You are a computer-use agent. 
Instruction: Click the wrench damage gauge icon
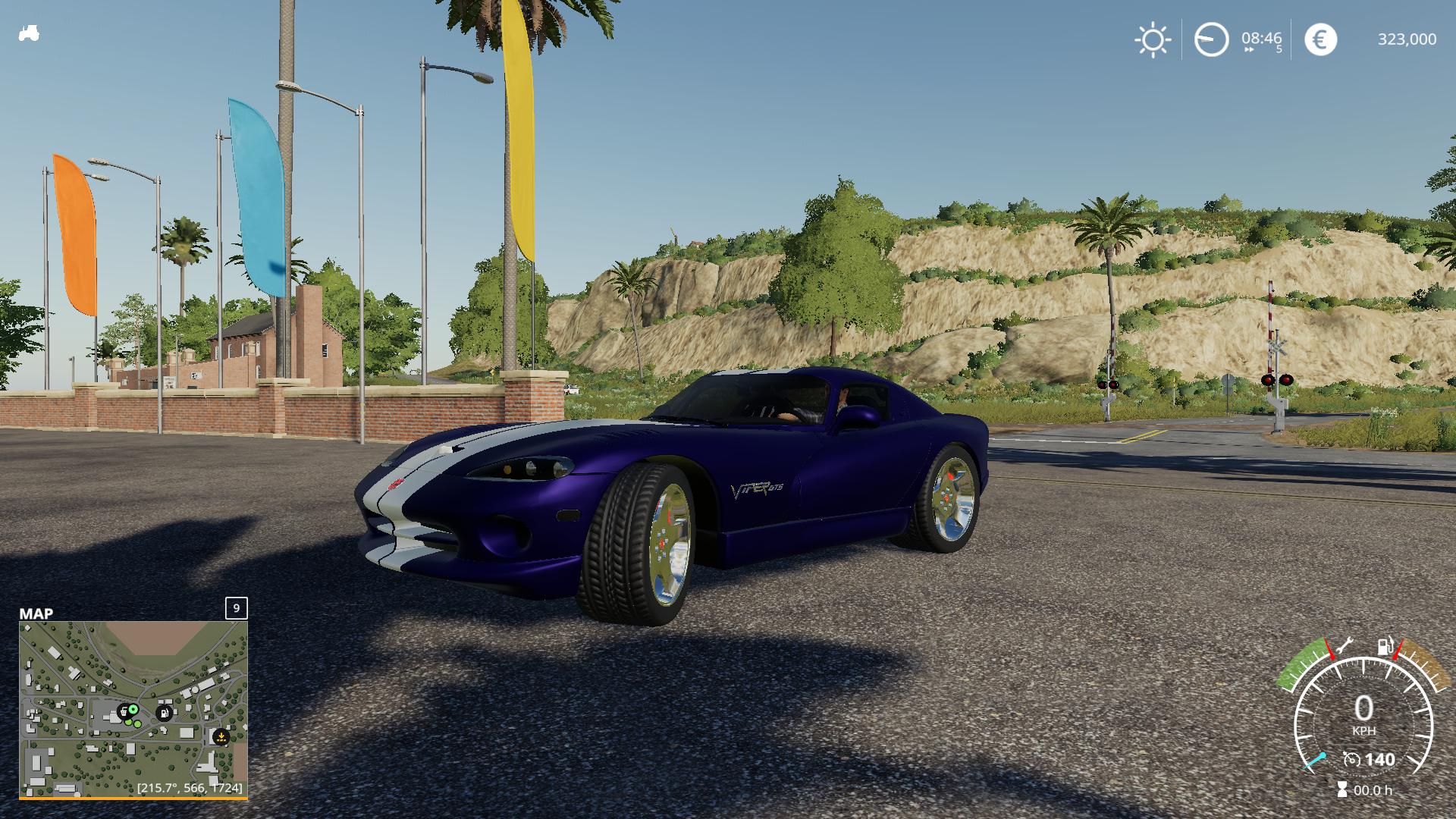click(1343, 646)
